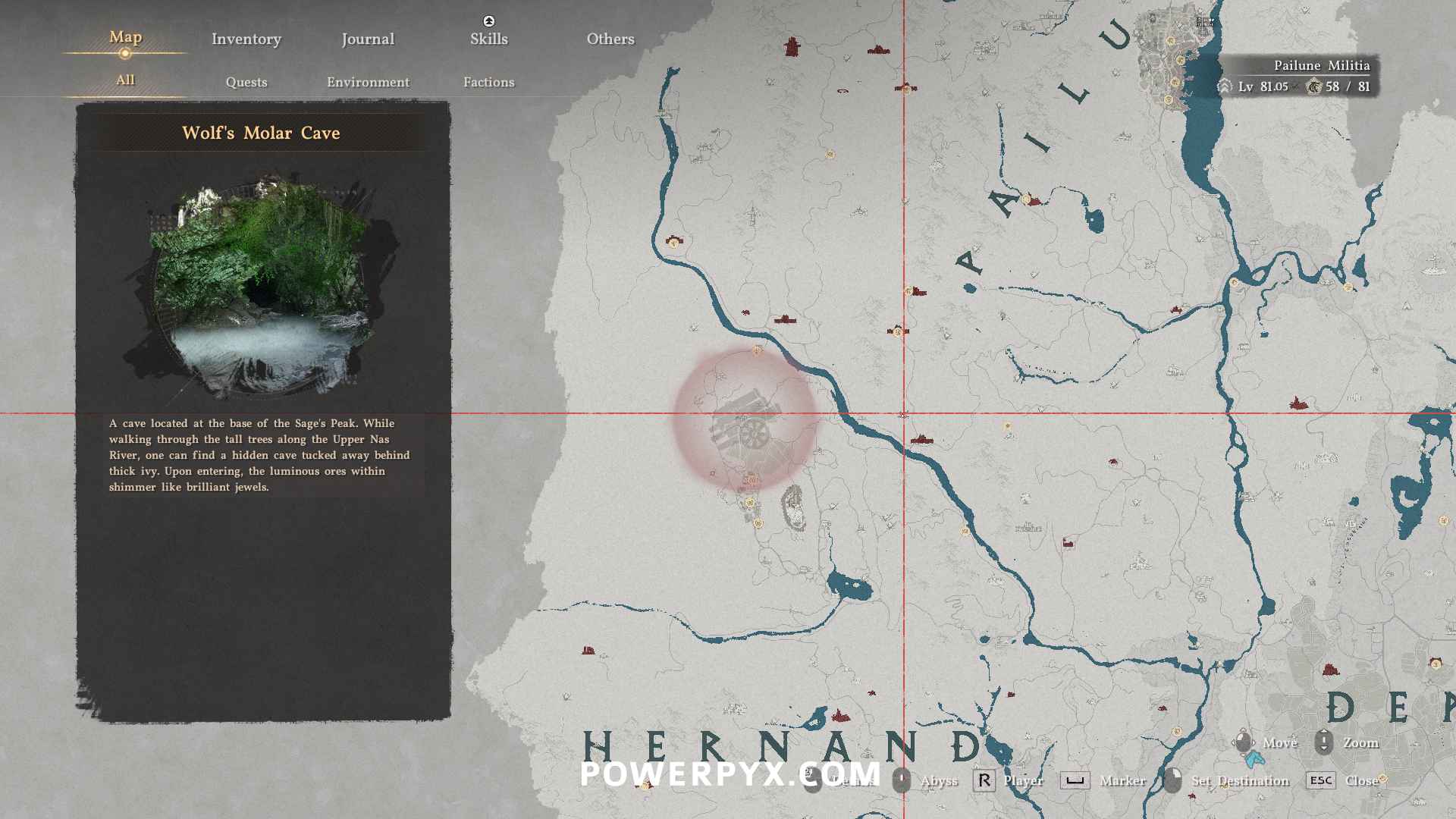Screen dimensions: 1456x819
Task: Choose the Environment map filter
Action: [x=368, y=82]
